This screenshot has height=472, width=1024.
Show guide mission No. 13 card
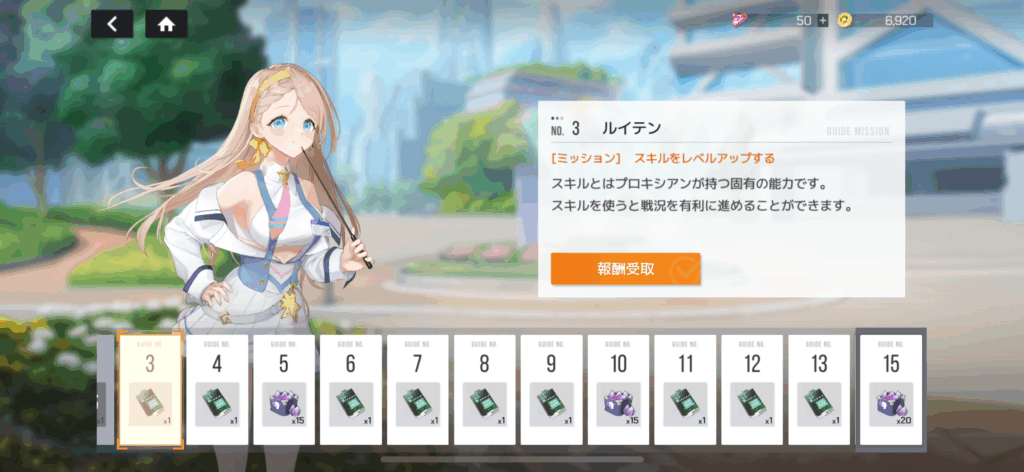coord(819,388)
